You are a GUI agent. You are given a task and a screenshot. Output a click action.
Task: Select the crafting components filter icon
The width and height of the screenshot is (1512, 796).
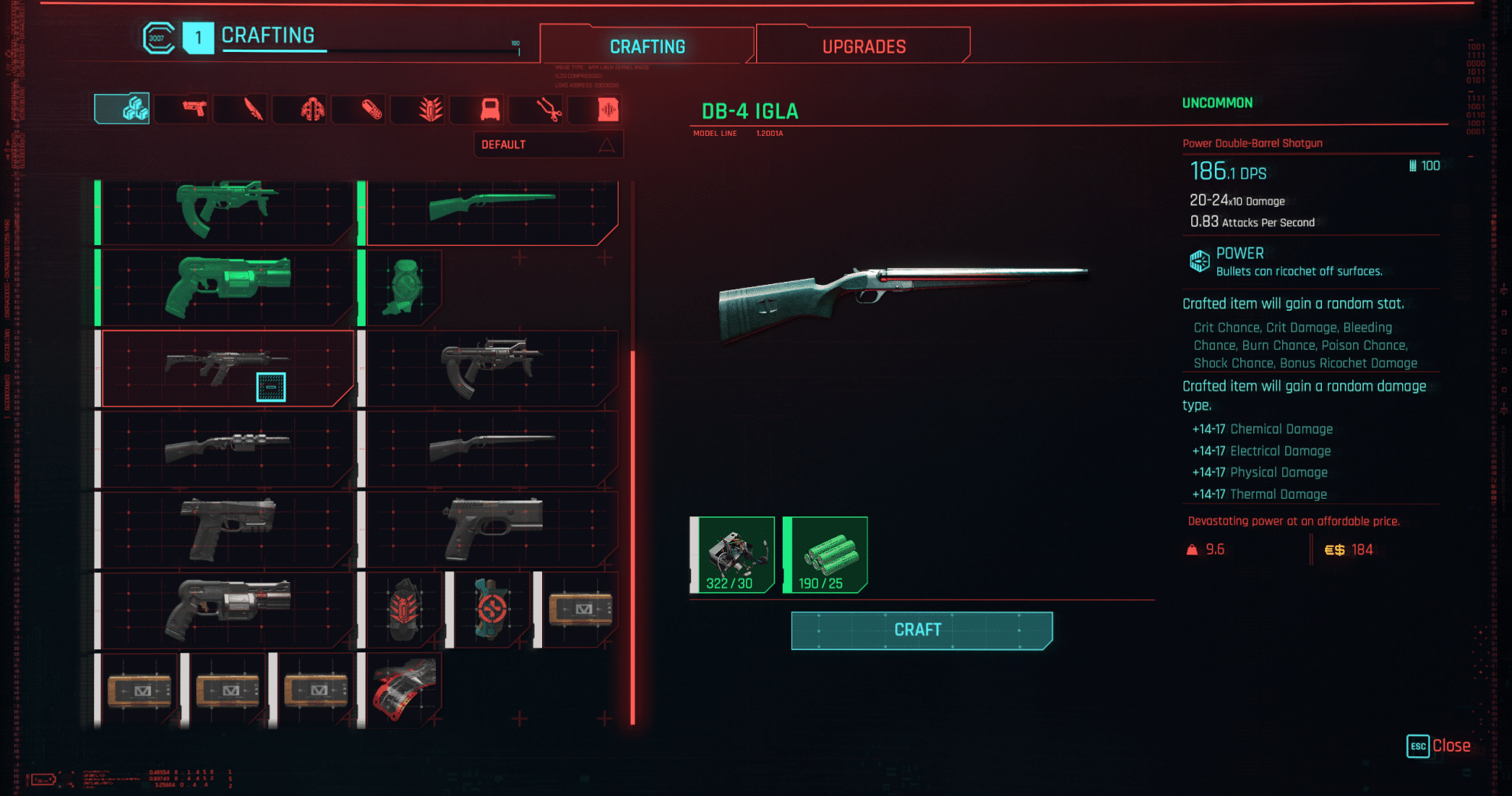(x=121, y=109)
